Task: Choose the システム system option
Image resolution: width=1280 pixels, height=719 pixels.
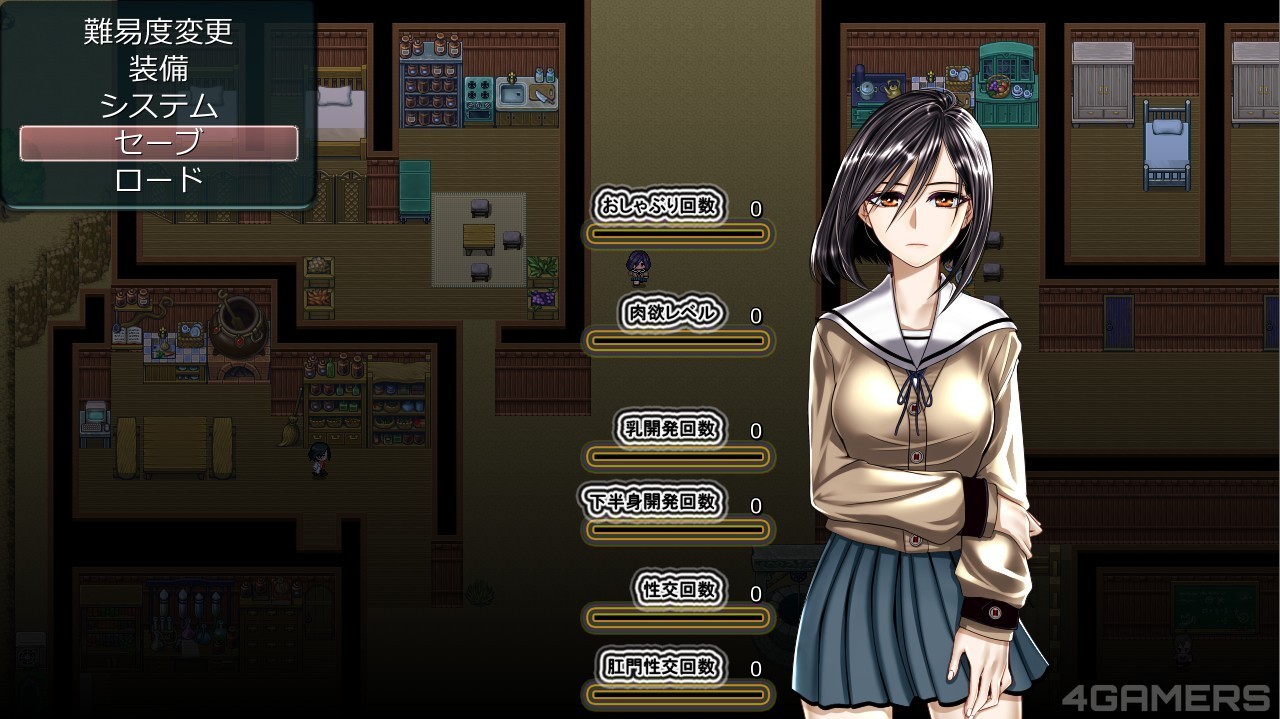Action: (158, 105)
